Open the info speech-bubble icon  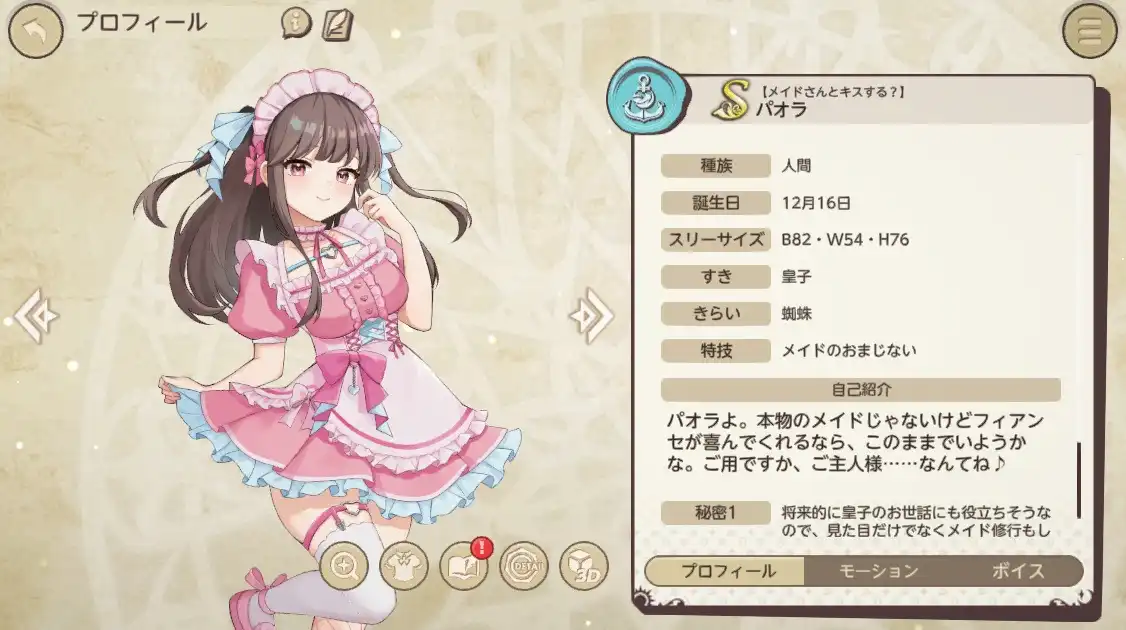[296, 23]
